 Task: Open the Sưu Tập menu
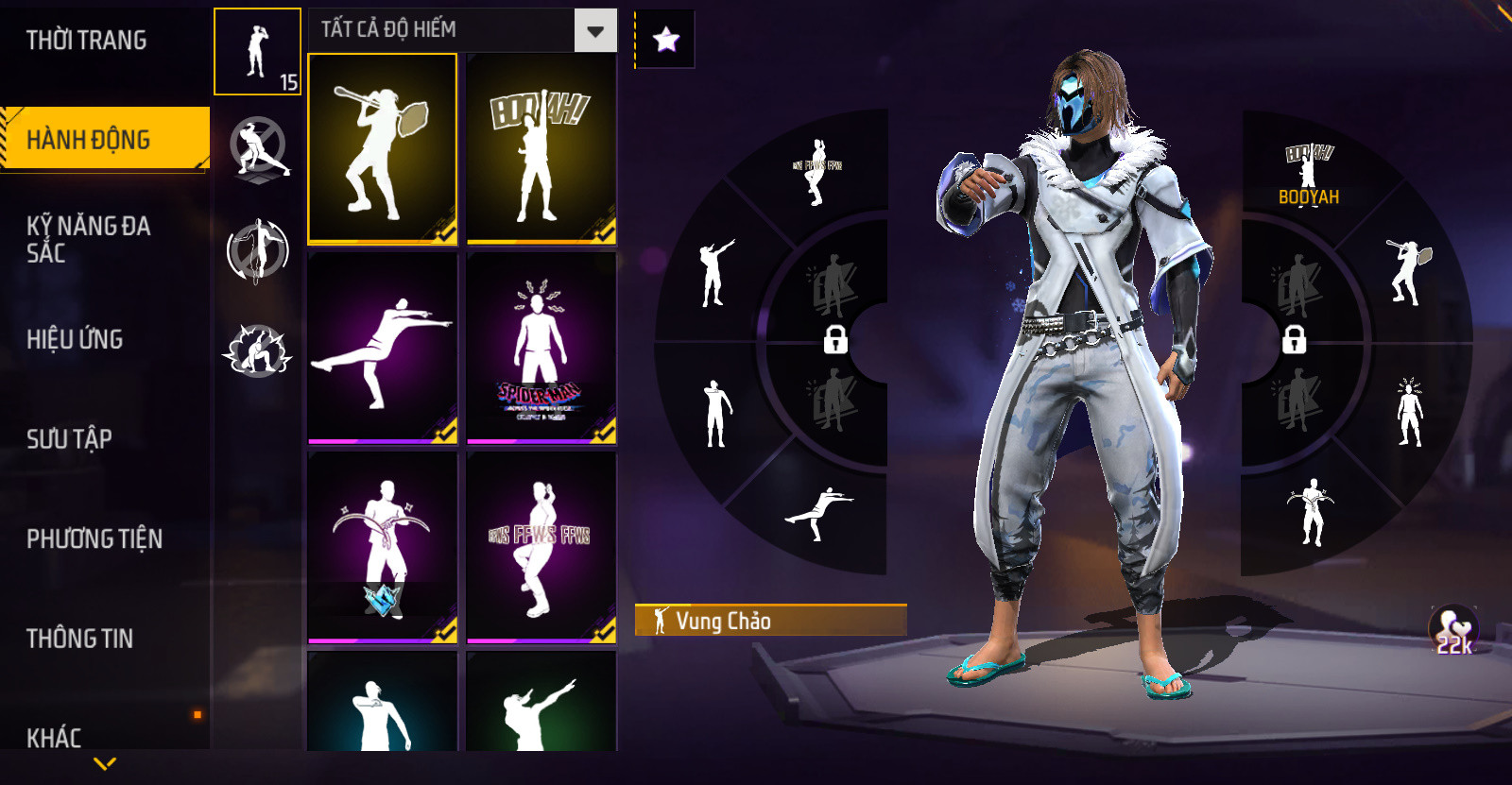69,438
